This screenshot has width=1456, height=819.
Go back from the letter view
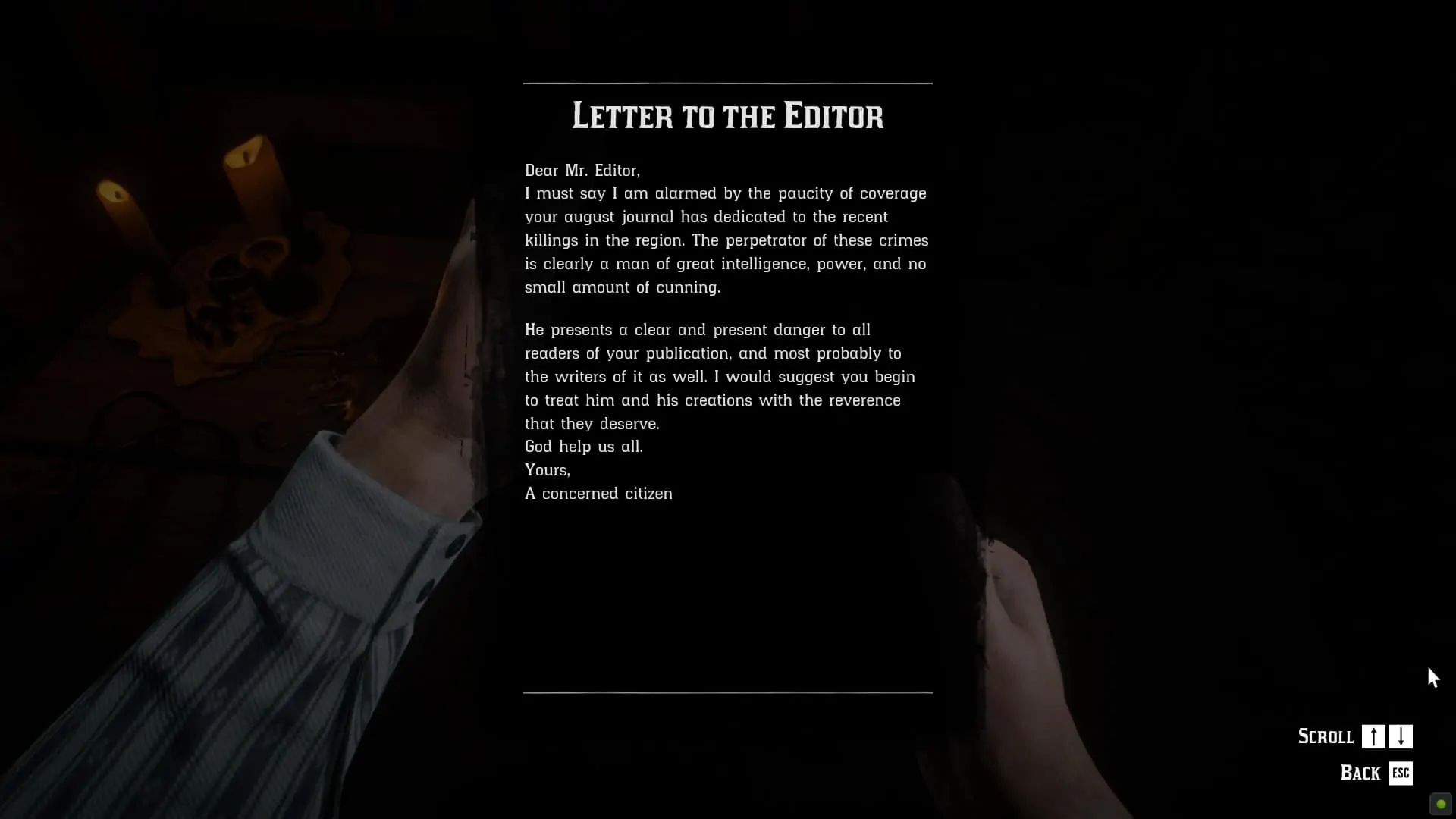click(1400, 773)
